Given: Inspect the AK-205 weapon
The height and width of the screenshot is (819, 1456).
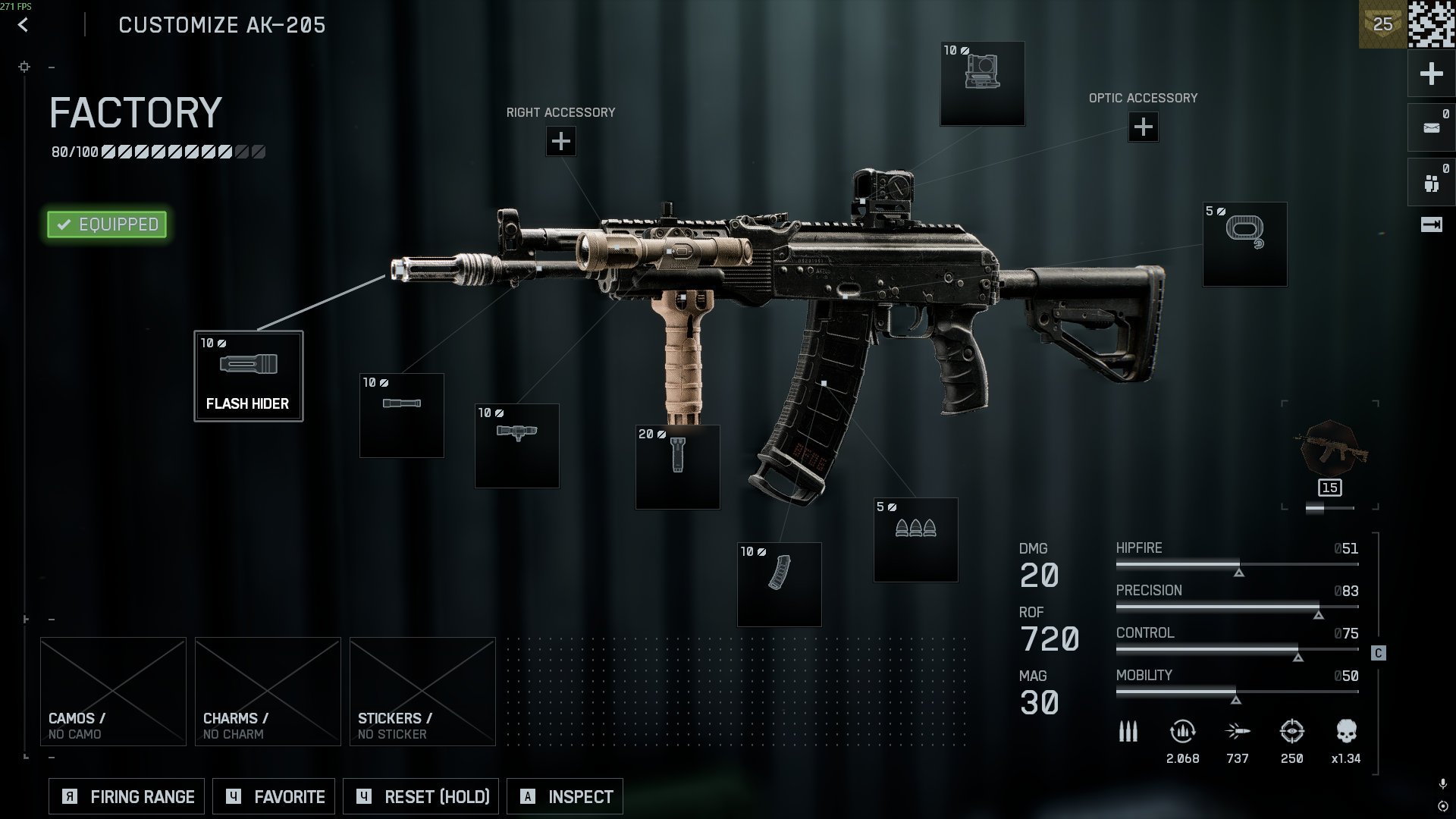Looking at the screenshot, I should 565,796.
